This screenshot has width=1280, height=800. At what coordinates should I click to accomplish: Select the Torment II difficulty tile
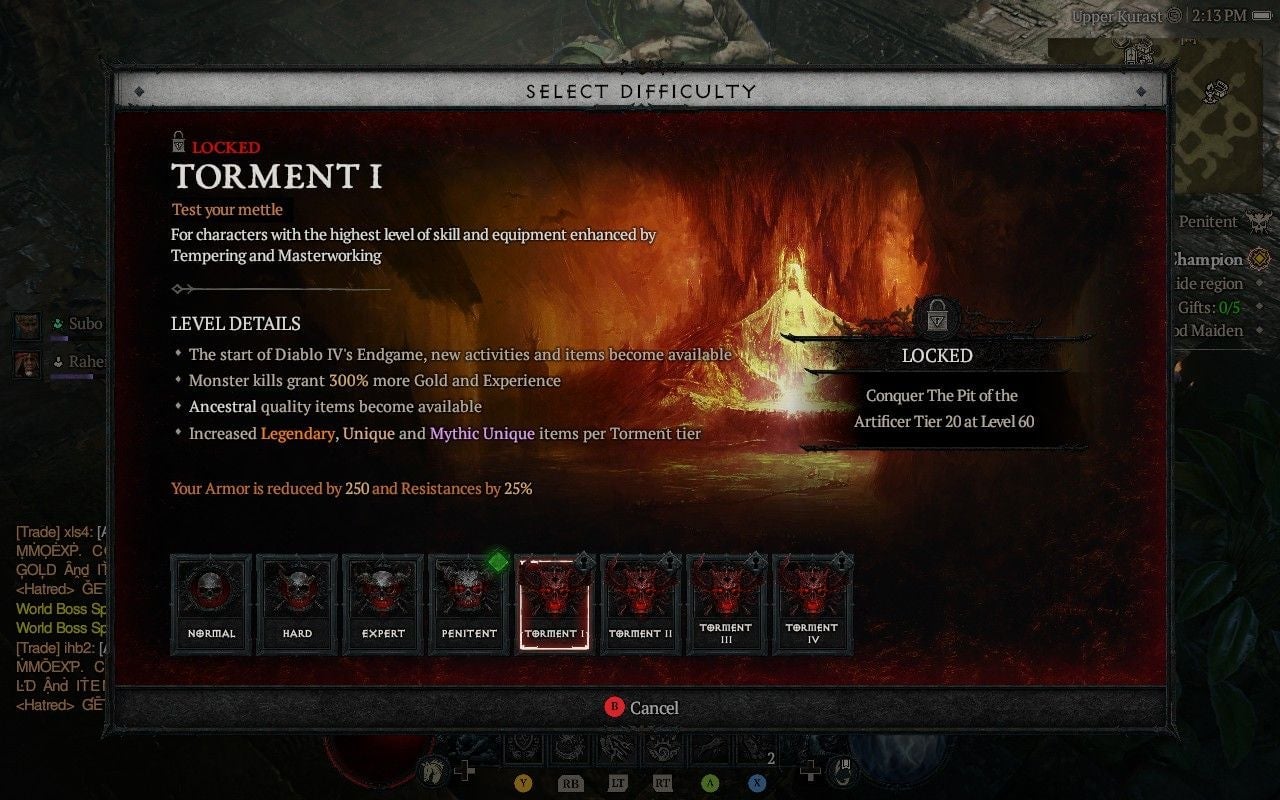tap(640, 603)
